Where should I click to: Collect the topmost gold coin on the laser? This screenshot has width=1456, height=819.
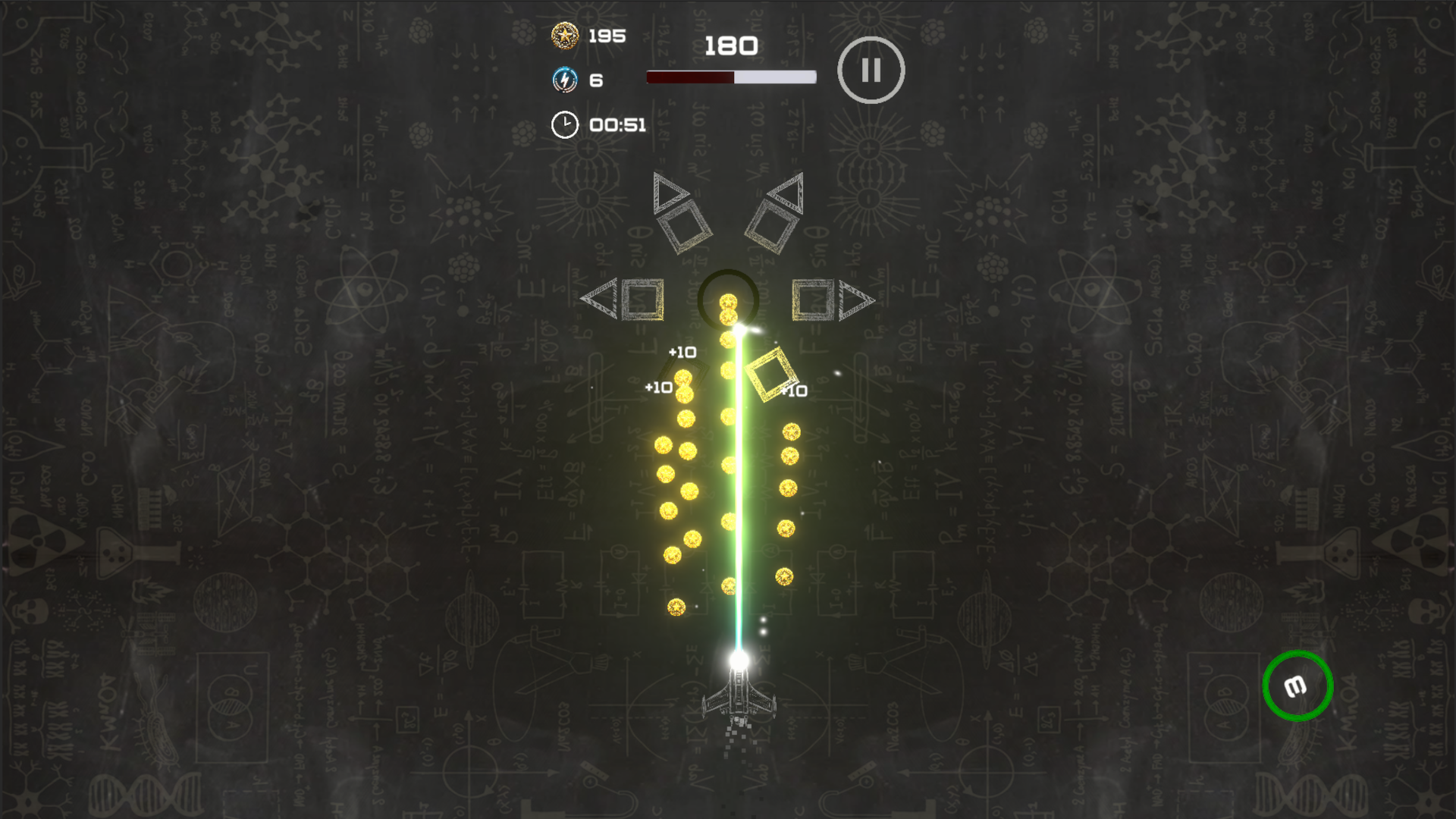click(x=727, y=302)
